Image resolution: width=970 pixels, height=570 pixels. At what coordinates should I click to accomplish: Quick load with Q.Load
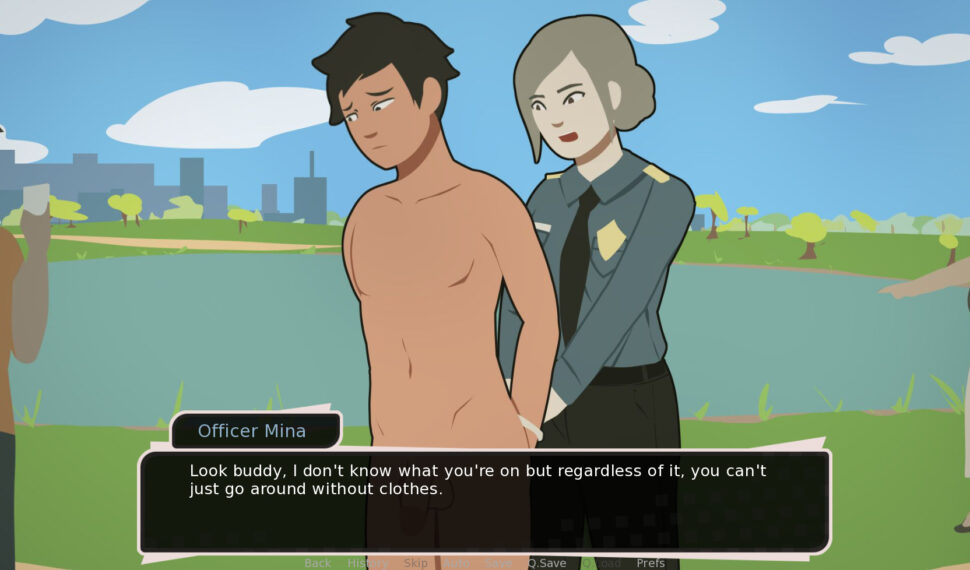click(x=600, y=563)
